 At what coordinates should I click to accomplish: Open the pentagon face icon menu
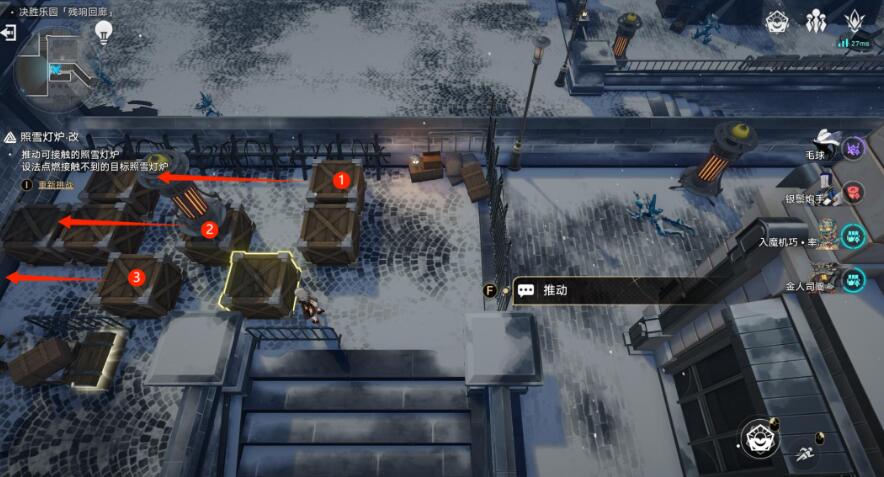click(778, 21)
